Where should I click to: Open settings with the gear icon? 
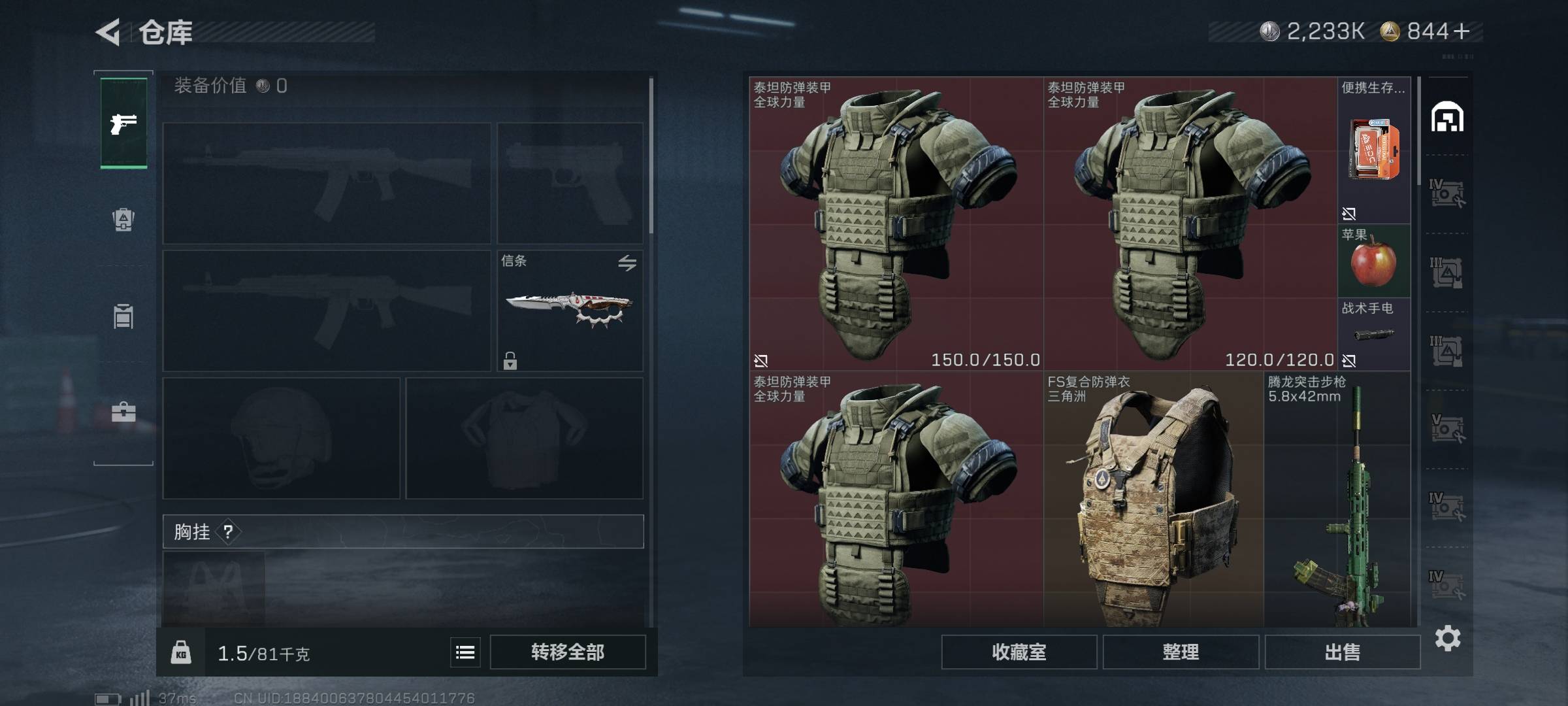1448,638
